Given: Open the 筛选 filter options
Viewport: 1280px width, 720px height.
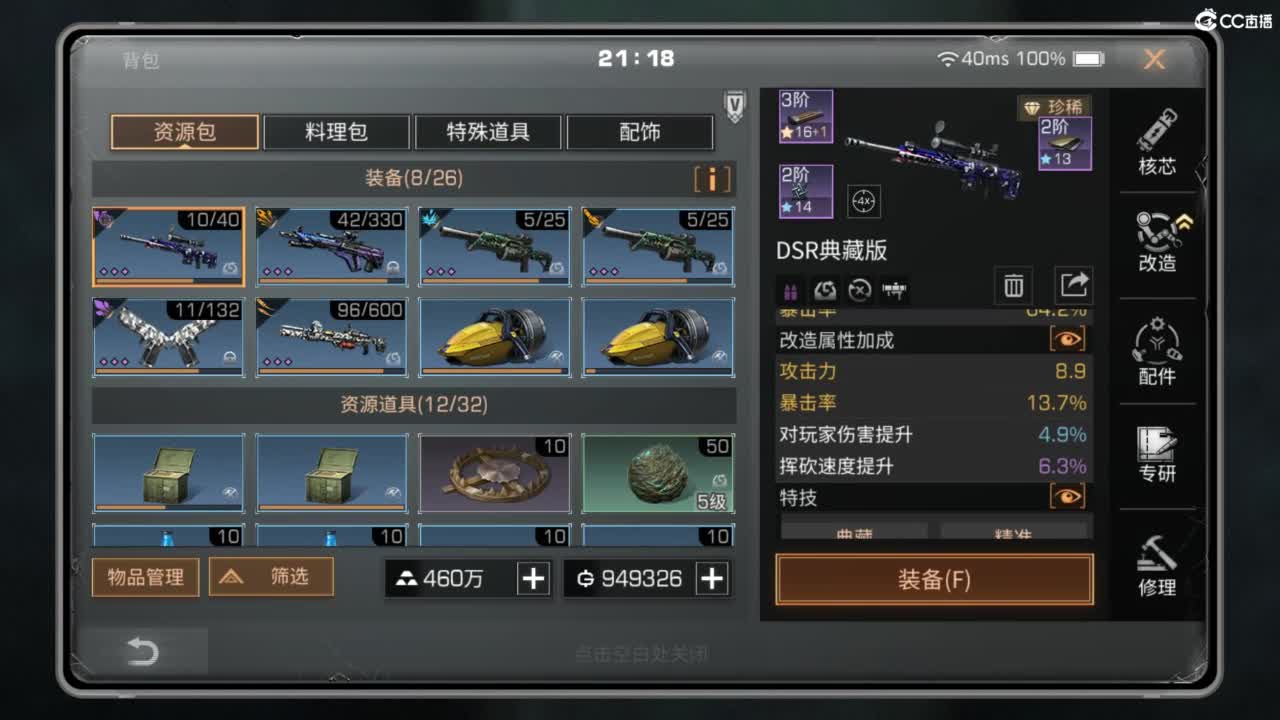Looking at the screenshot, I should (271, 576).
